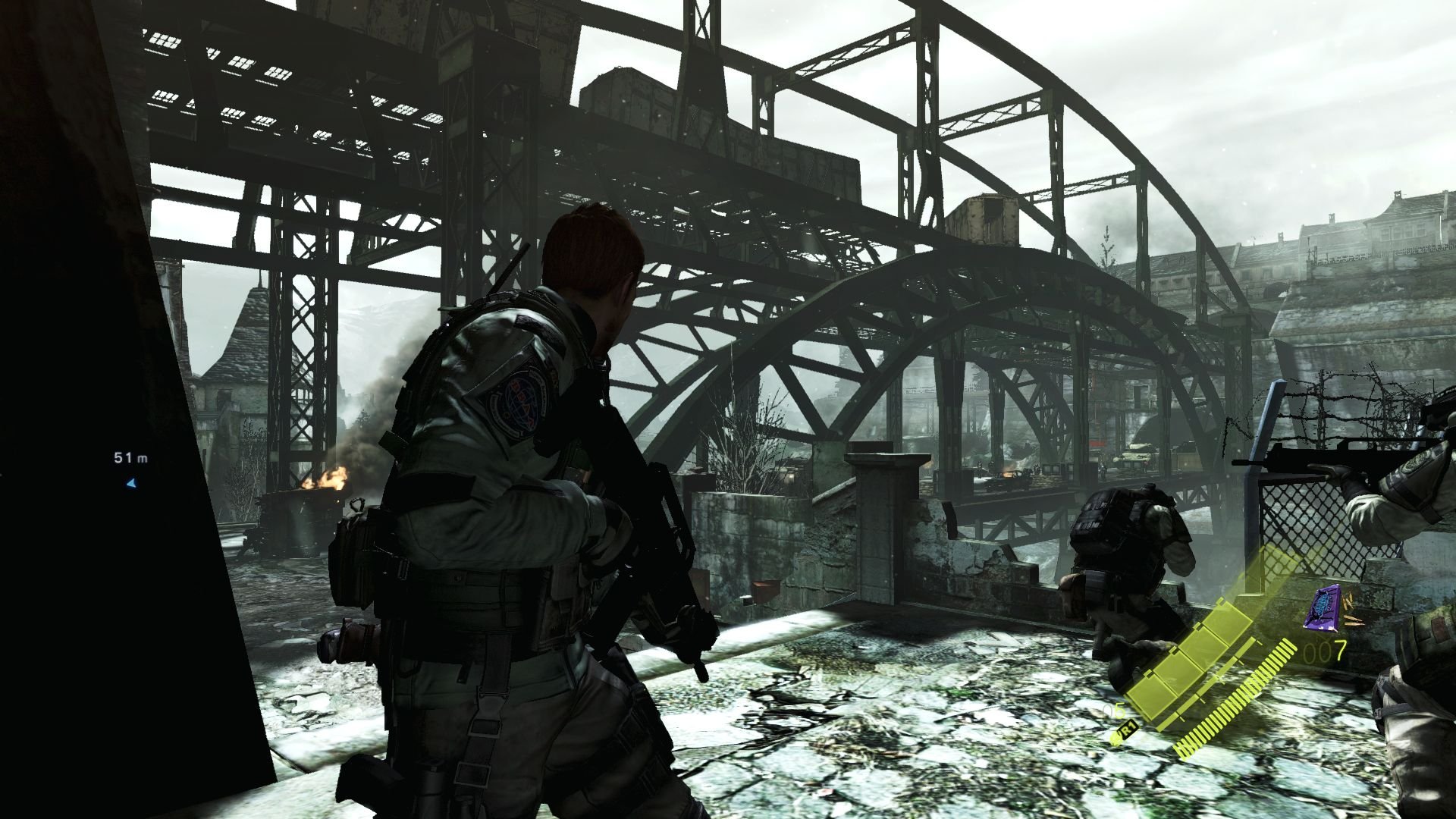Click the 05 grenade quantity label

pyautogui.click(x=1113, y=711)
